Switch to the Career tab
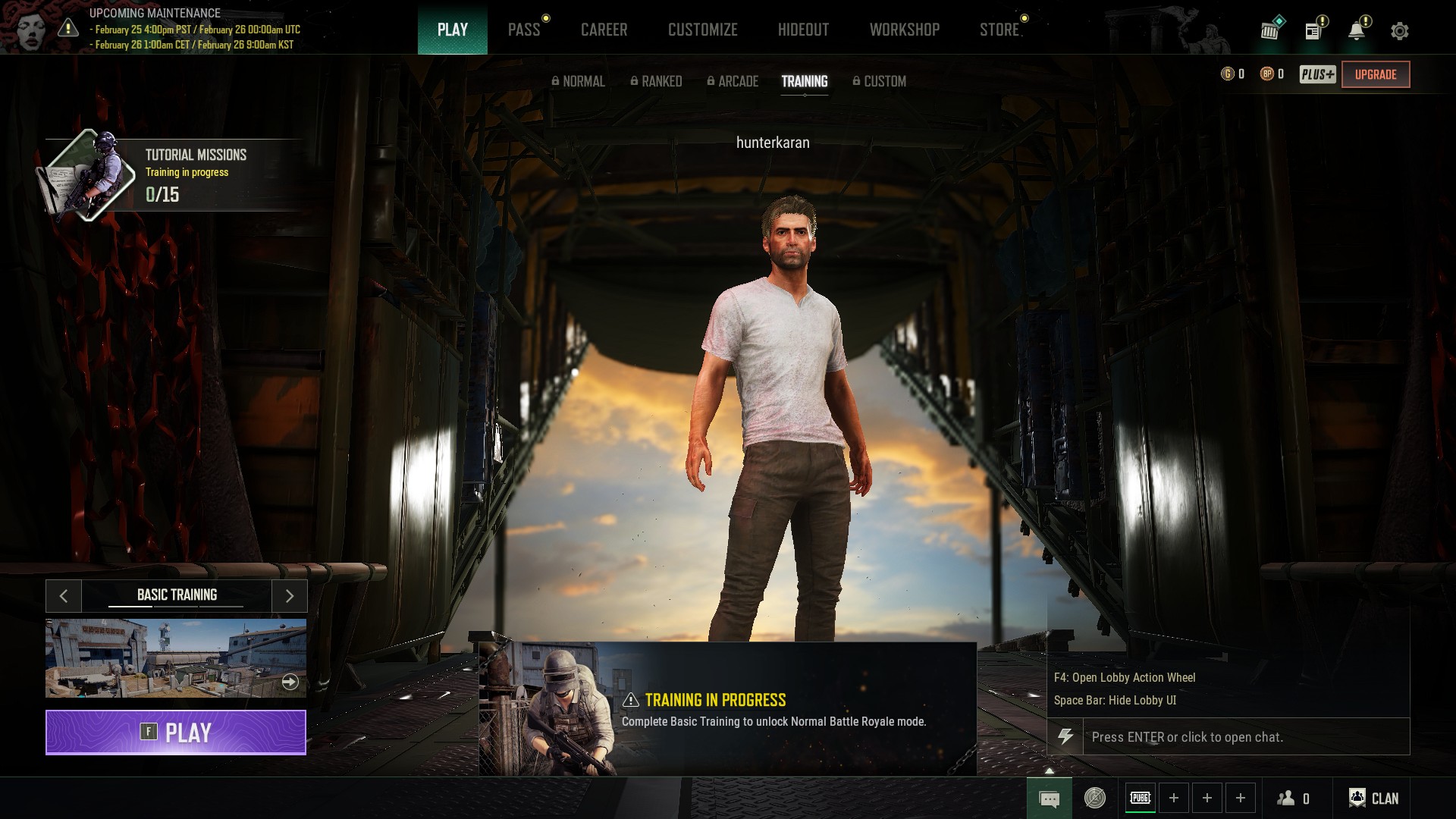Screen dimensions: 1456x819 [x=604, y=30]
